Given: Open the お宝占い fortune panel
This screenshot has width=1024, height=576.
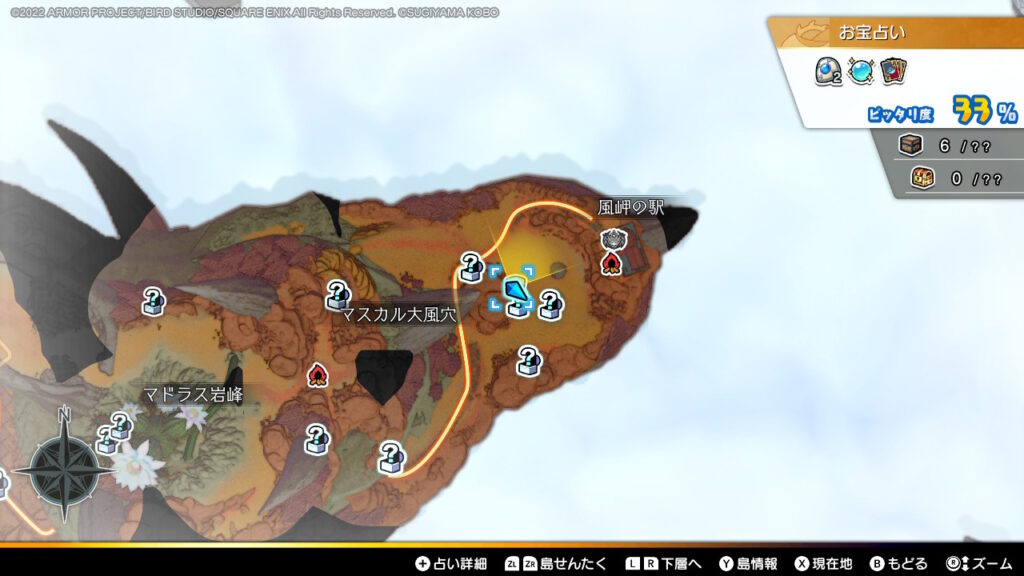Looking at the screenshot, I should click(872, 32).
